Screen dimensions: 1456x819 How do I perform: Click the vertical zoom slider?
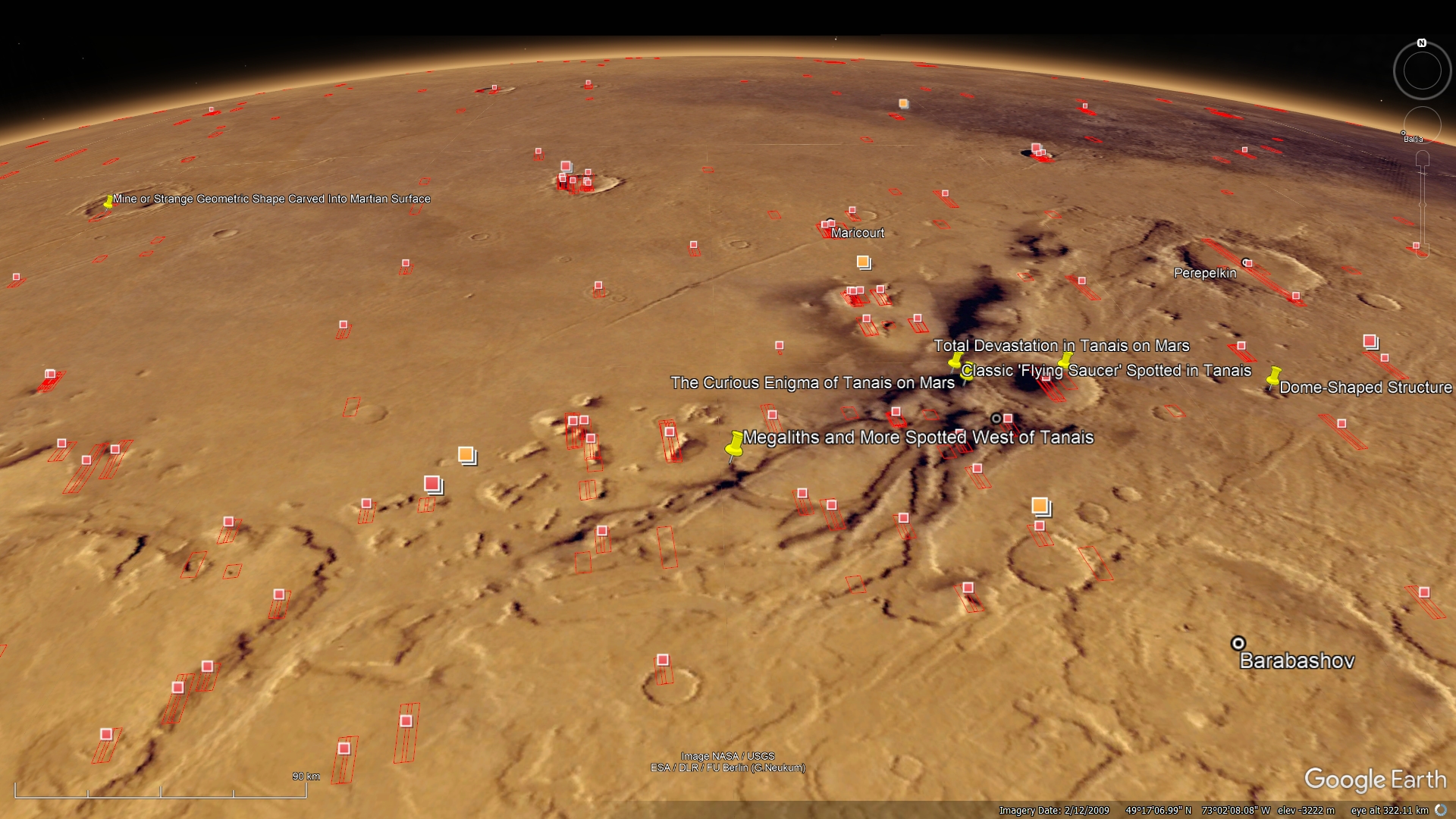(x=1423, y=205)
